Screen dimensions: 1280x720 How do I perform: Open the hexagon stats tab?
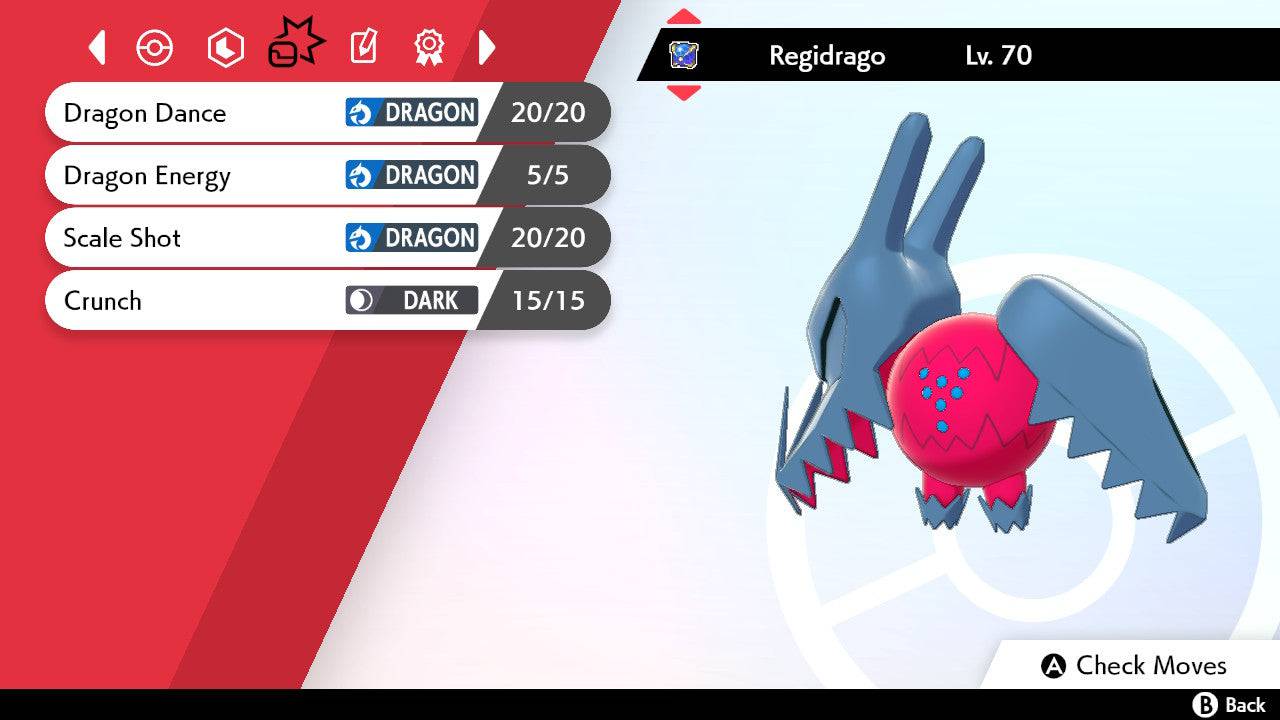click(x=225, y=47)
